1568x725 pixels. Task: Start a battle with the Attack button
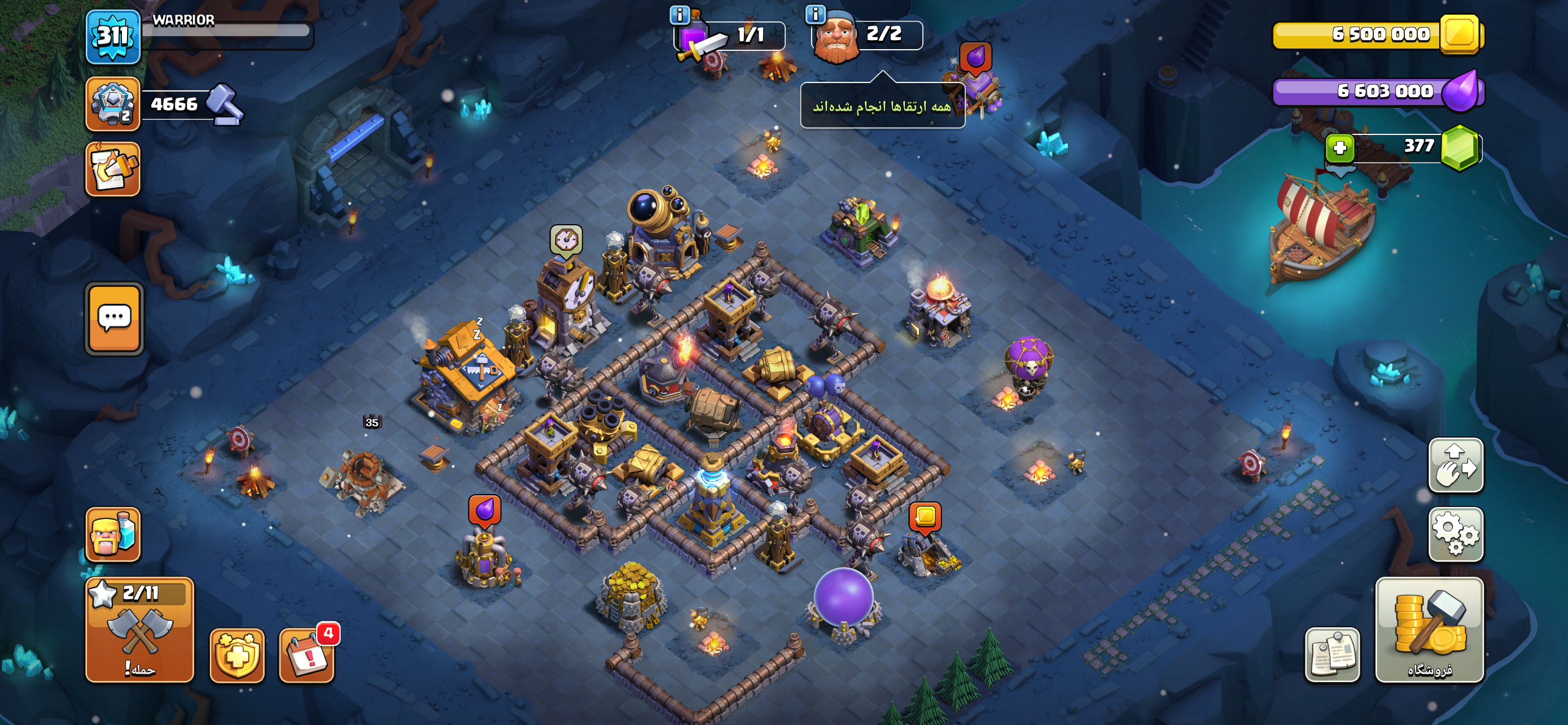pyautogui.click(x=139, y=630)
